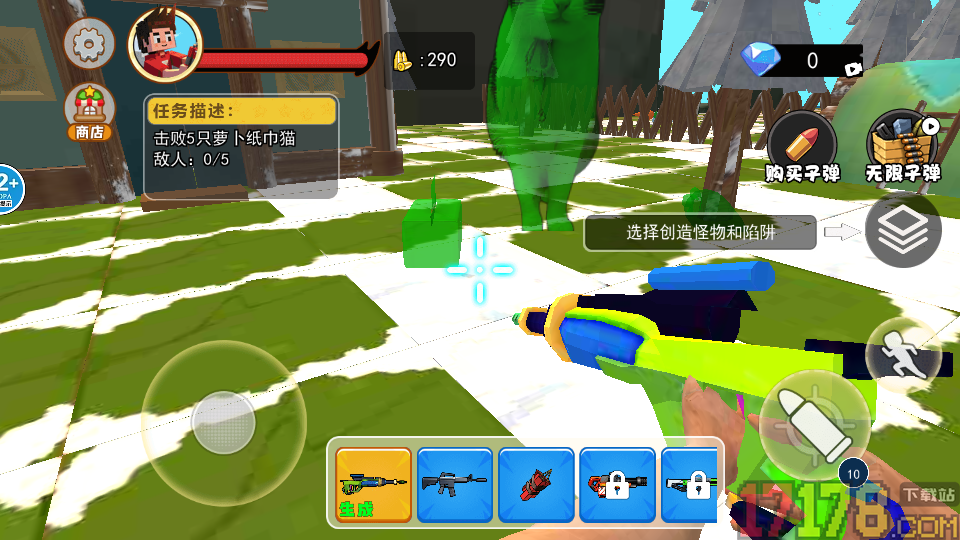Tap the sprint running-man button
The height and width of the screenshot is (540, 960).
coord(901,353)
